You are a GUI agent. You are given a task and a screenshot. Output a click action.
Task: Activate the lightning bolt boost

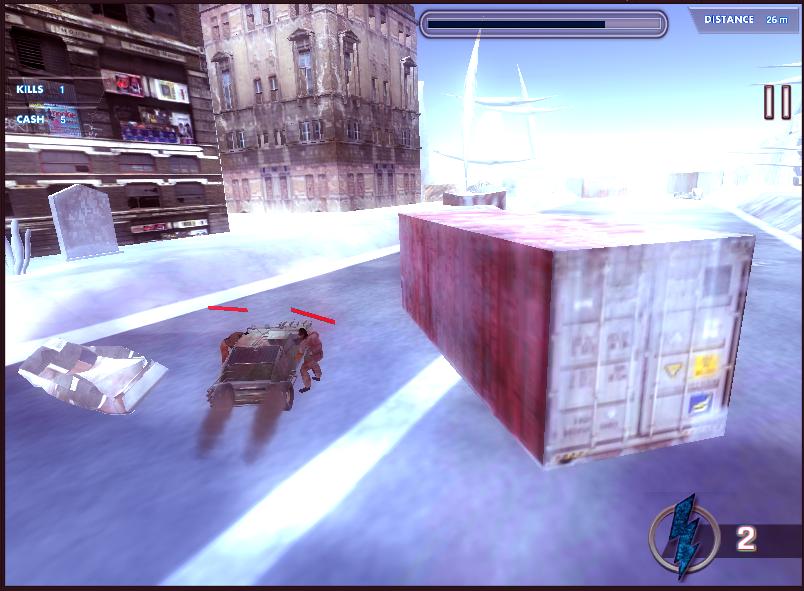point(684,538)
